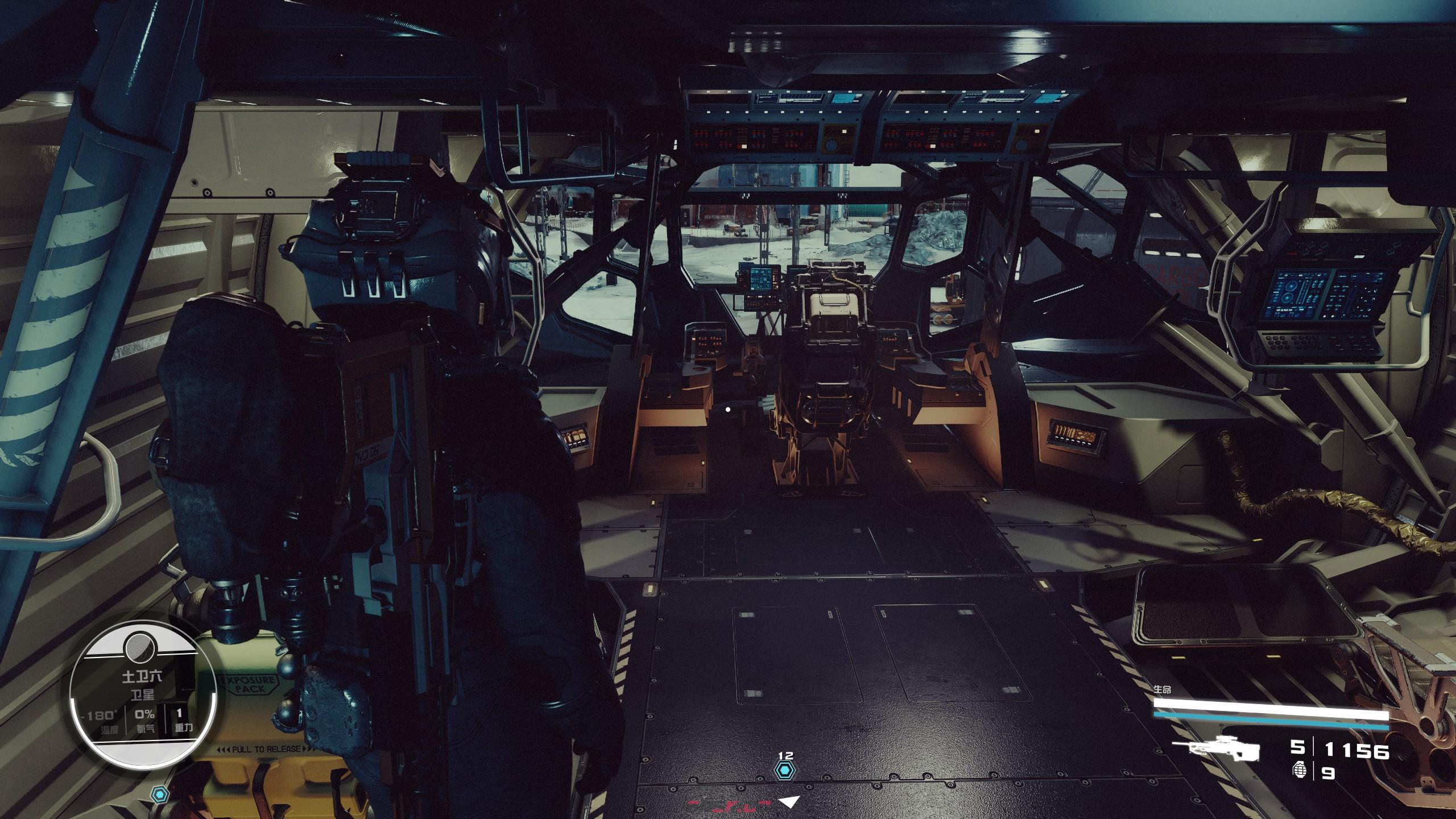Click the grenade icon

1300,772
